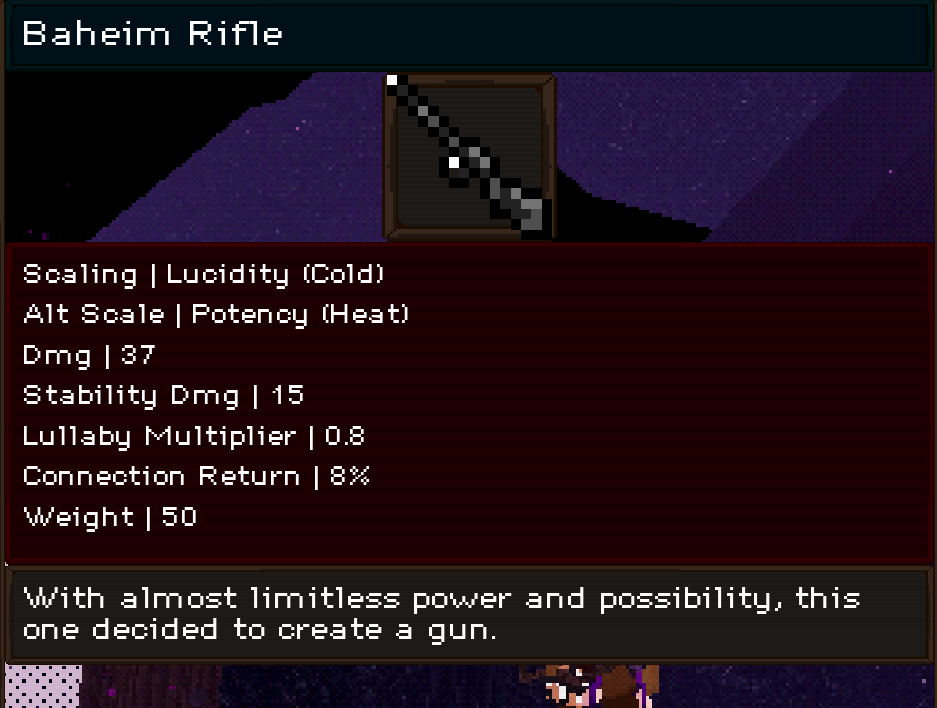The width and height of the screenshot is (937, 708).
Task: Select the Baheim Rifle item icon
Action: tap(469, 156)
